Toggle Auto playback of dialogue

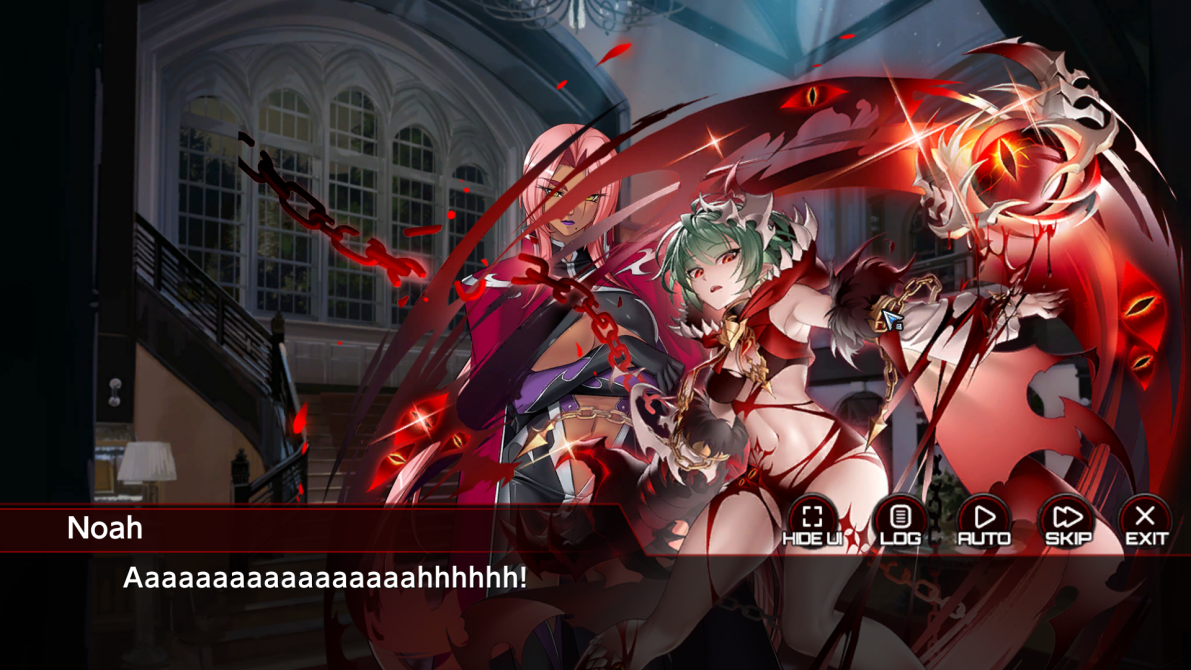984,522
